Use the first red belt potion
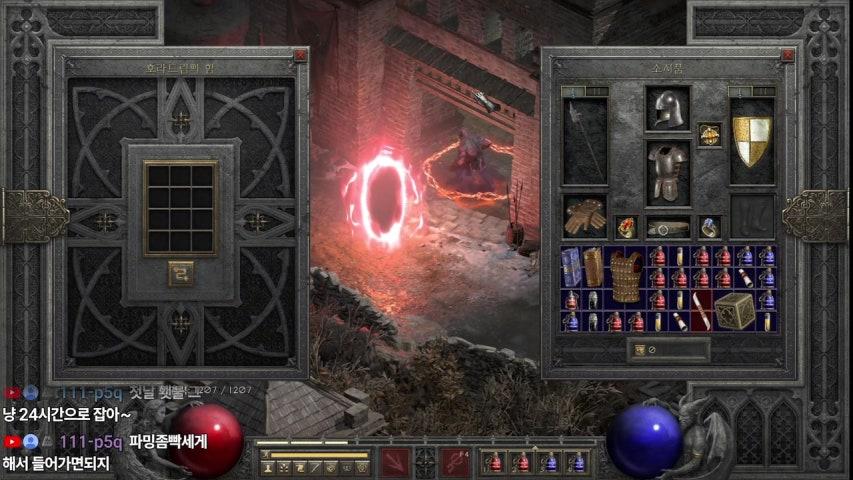 (x=493, y=463)
